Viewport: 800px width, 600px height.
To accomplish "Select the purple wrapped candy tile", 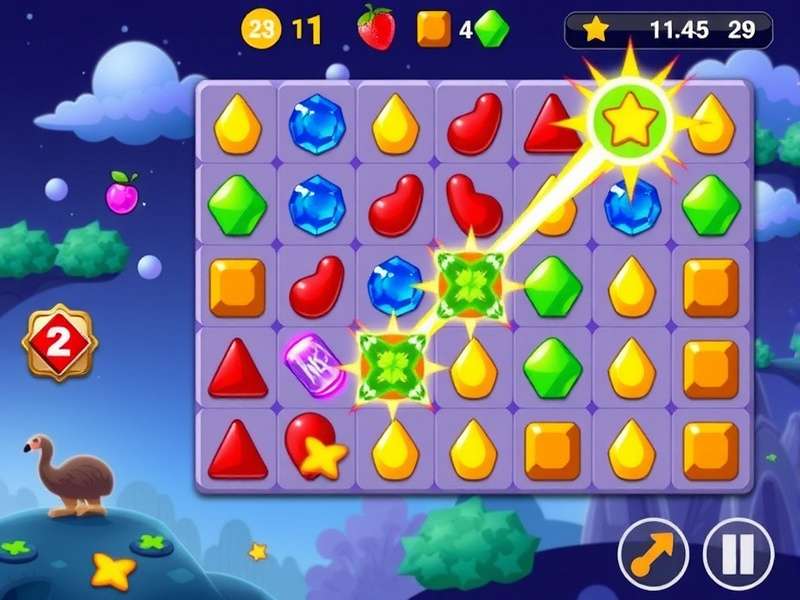I will (316, 365).
